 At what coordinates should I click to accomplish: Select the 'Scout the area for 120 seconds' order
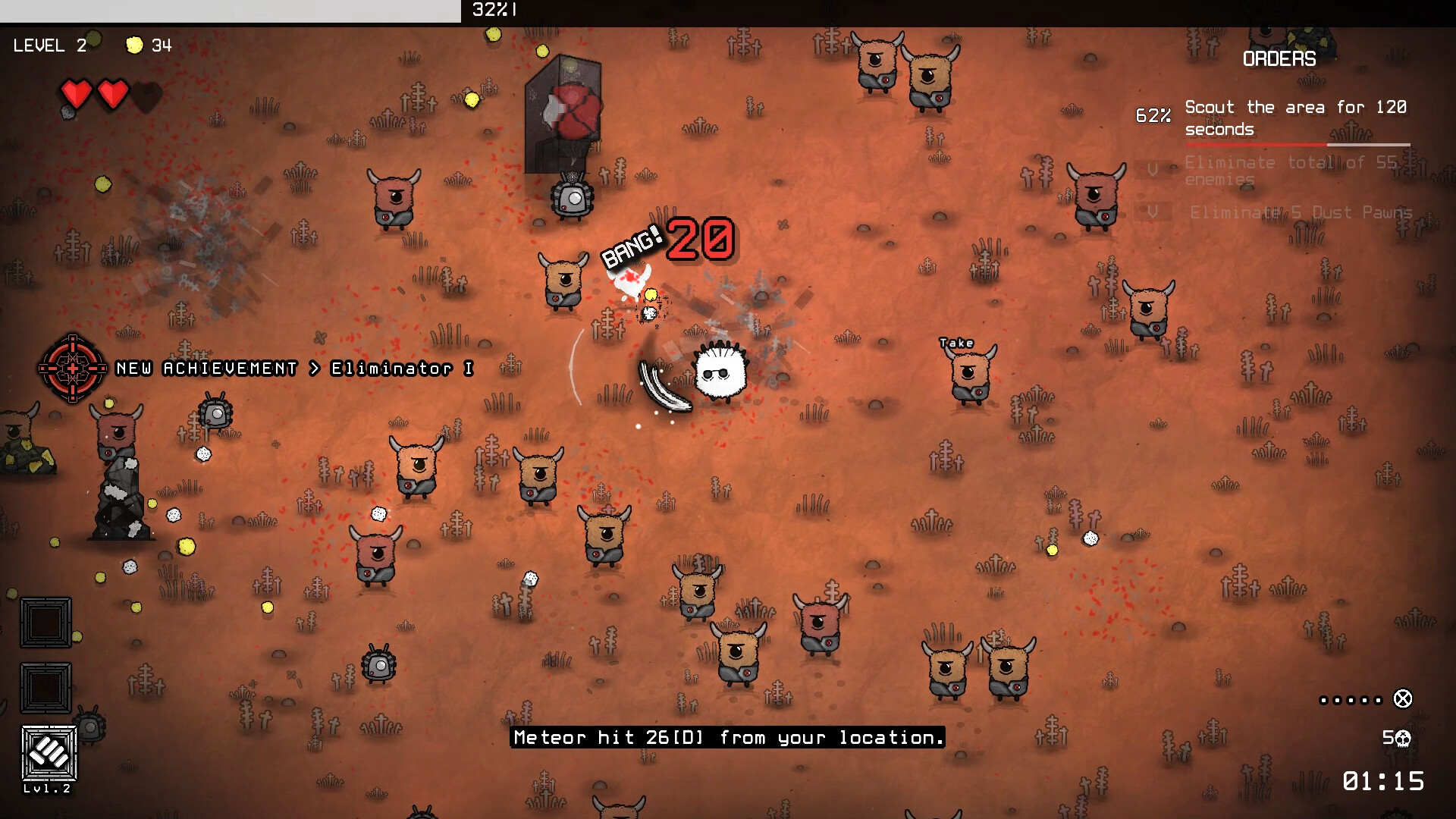click(1294, 118)
